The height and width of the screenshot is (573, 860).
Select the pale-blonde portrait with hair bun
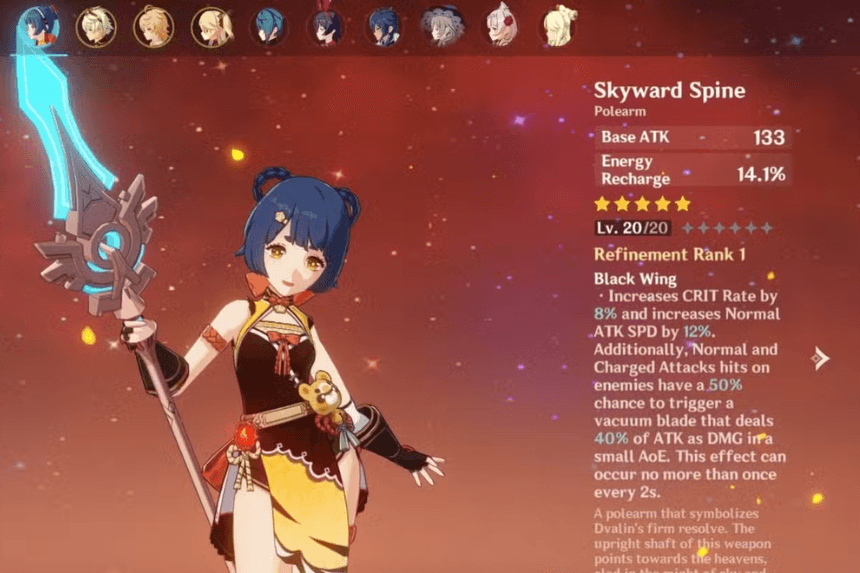pos(558,26)
